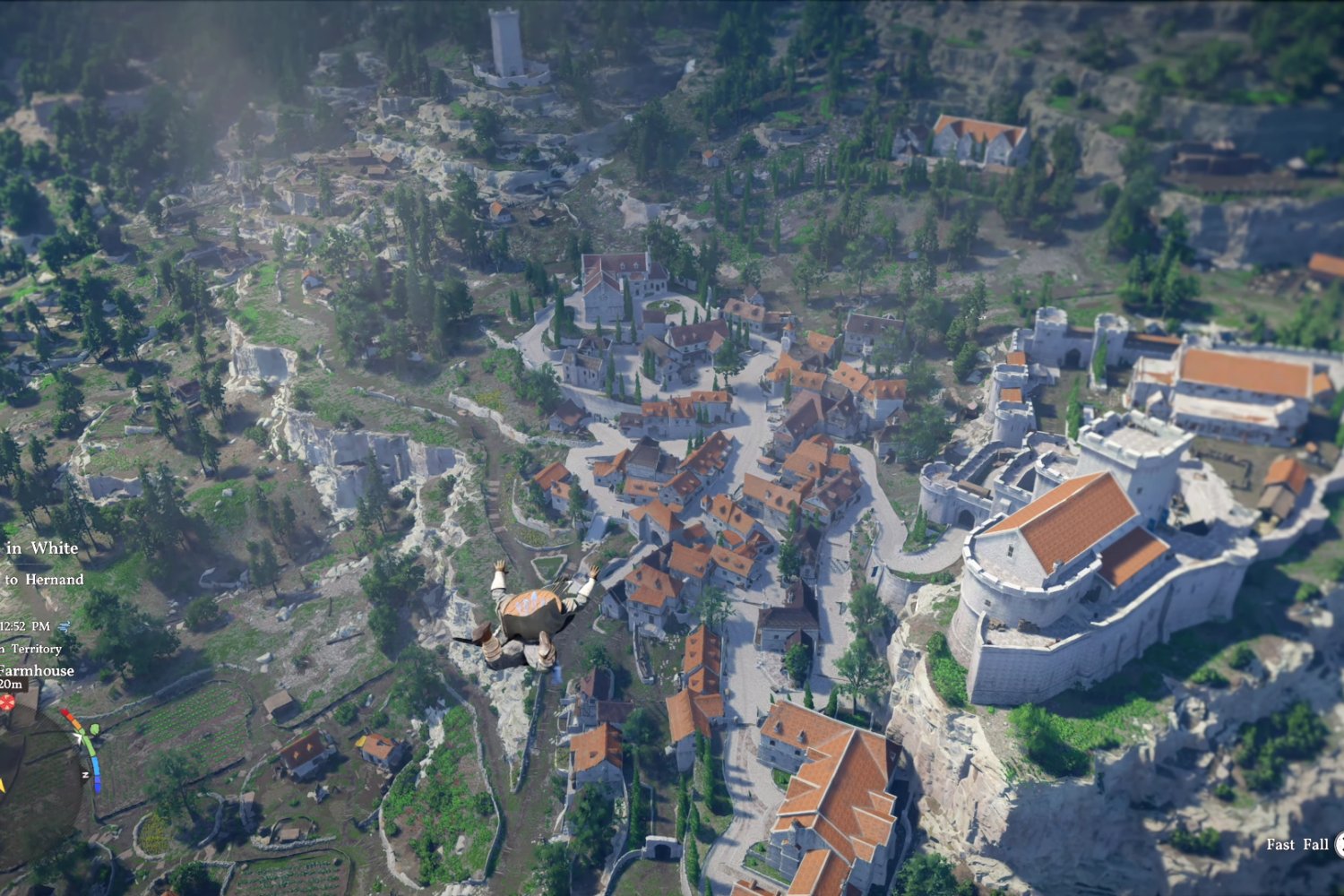Select the red quest marker on the minimap

(6, 702)
